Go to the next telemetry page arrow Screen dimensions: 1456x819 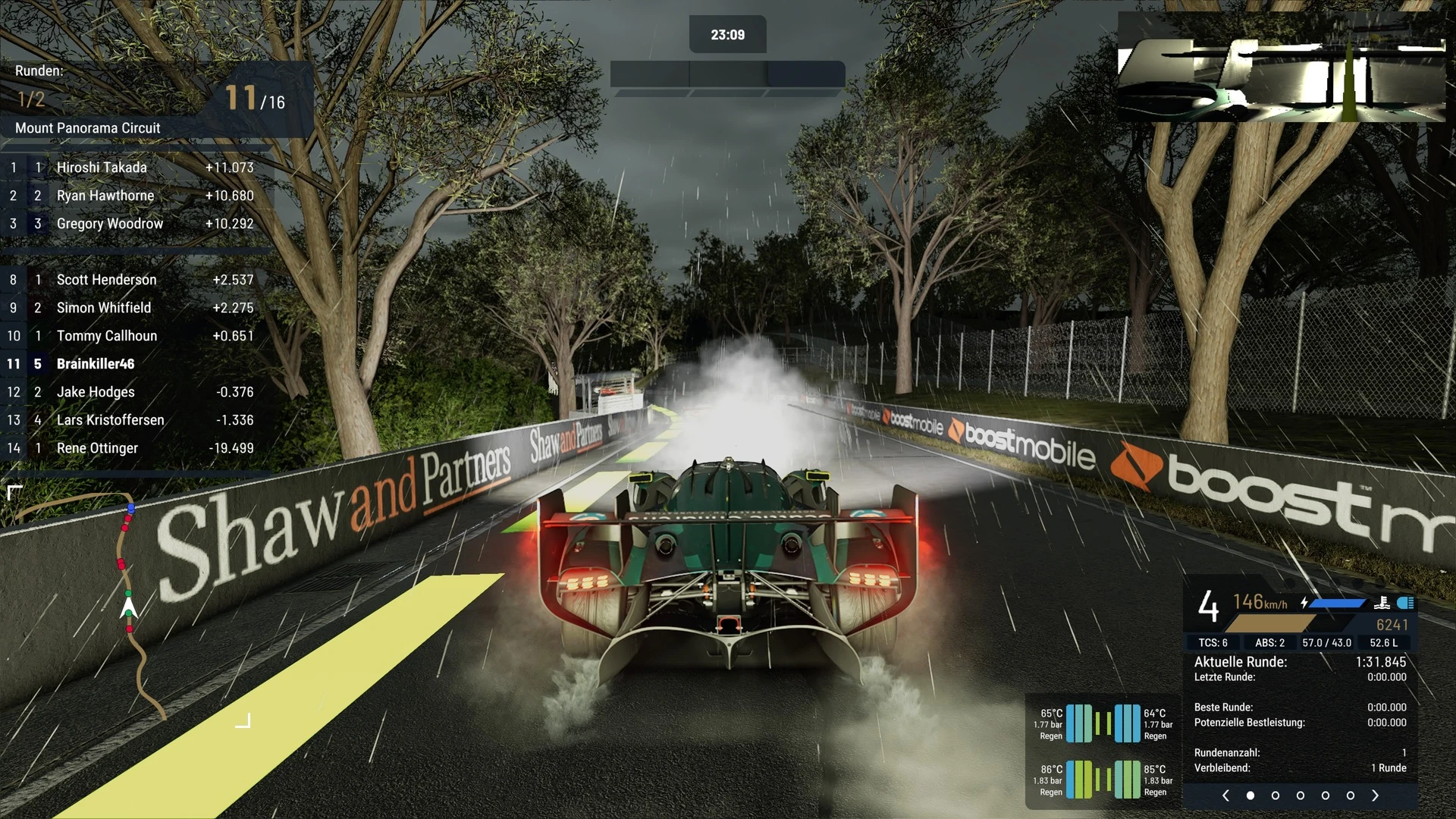pos(1375,795)
